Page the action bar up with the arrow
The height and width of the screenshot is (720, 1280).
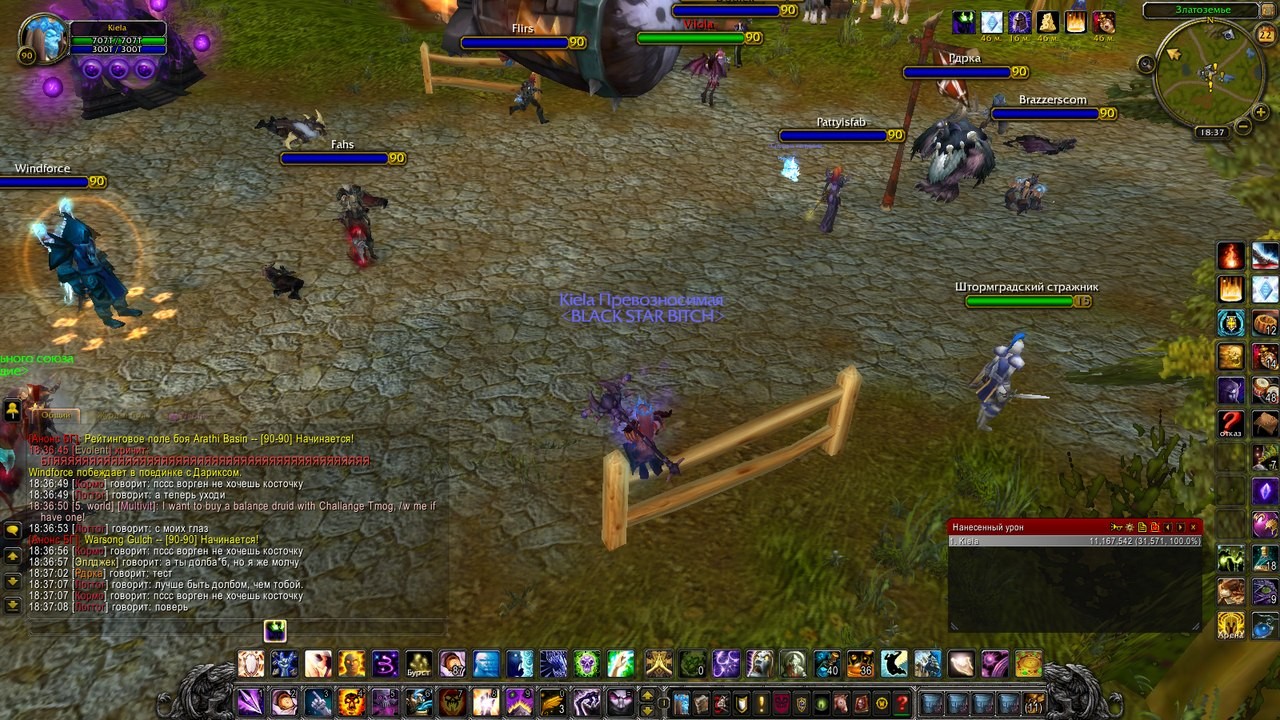(x=647, y=695)
